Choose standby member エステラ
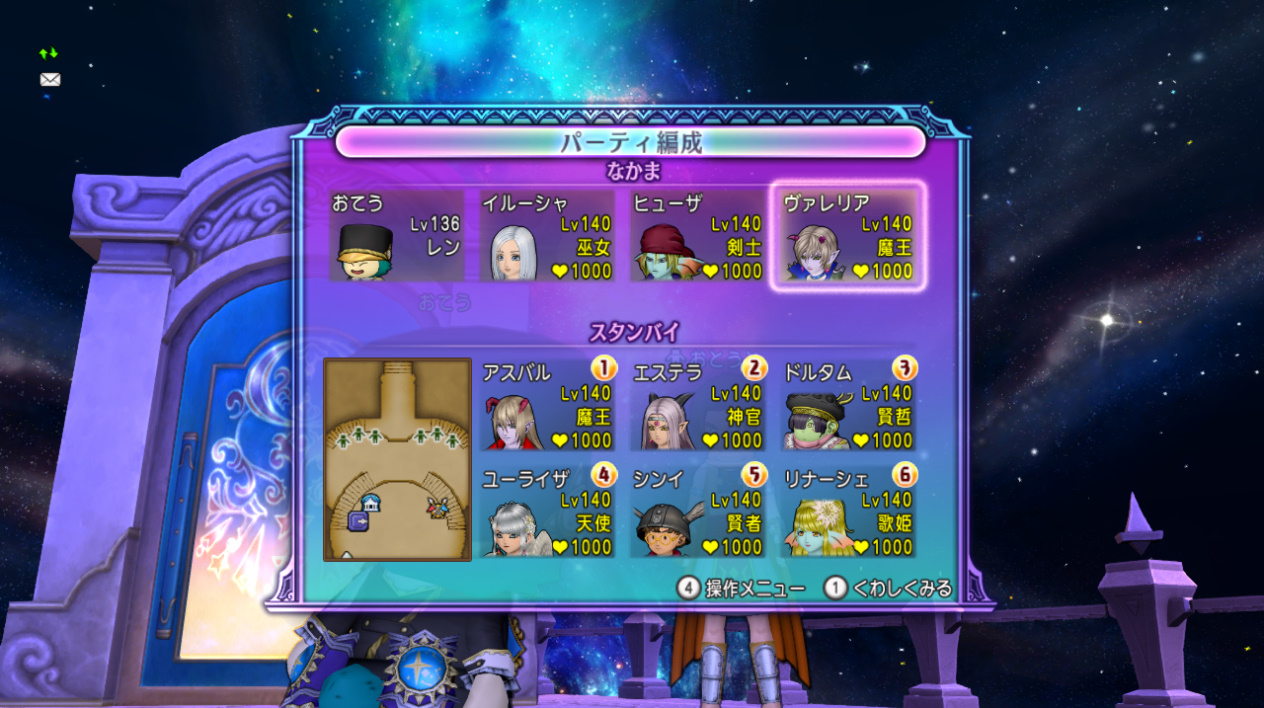This screenshot has width=1264, height=708. click(x=698, y=405)
